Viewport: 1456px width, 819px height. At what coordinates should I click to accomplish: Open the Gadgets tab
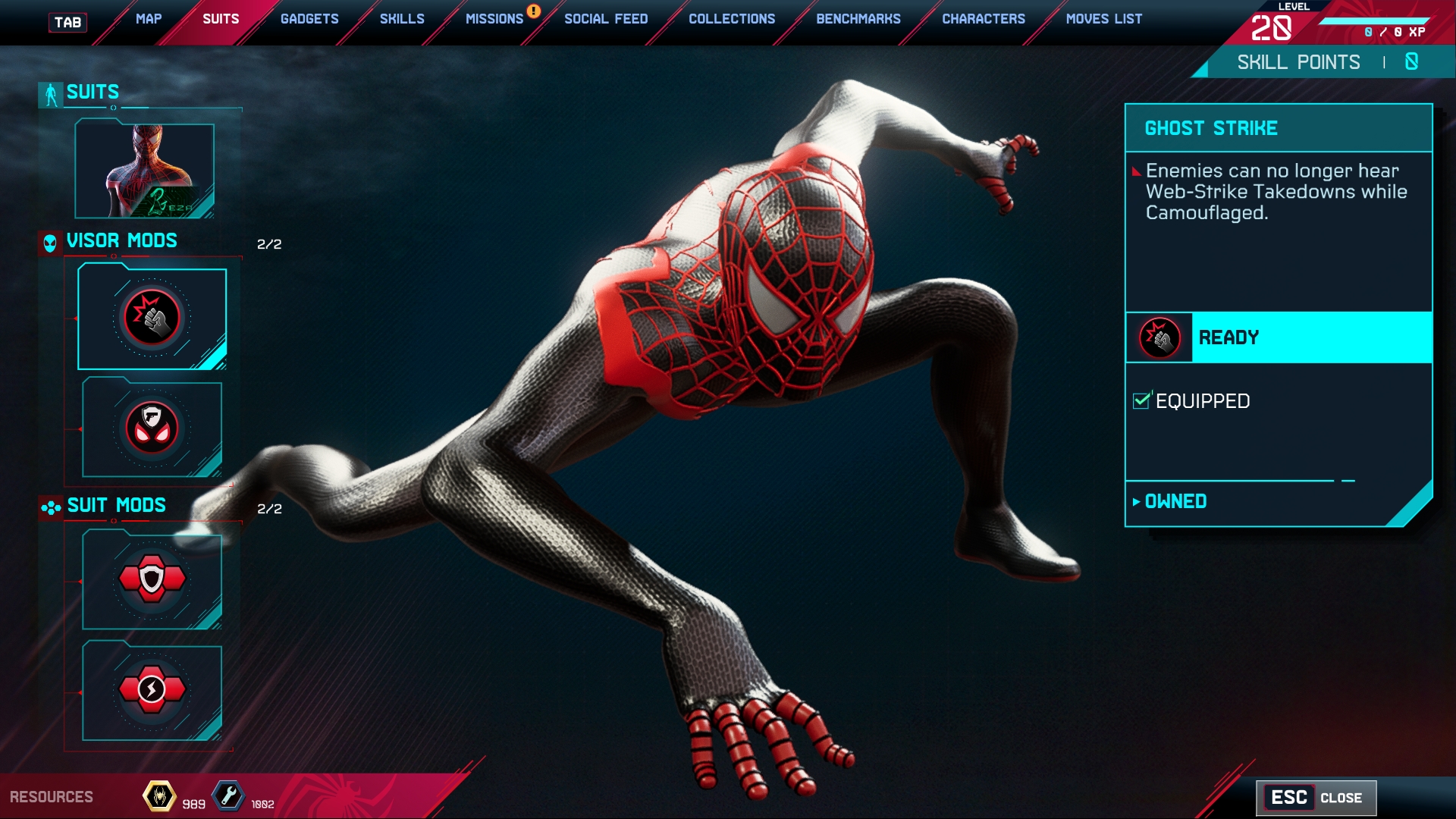(309, 19)
